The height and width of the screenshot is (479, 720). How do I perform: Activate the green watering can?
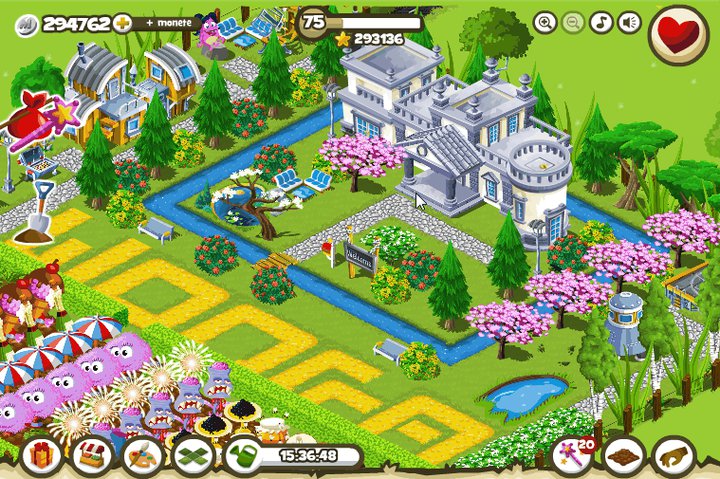tap(244, 457)
